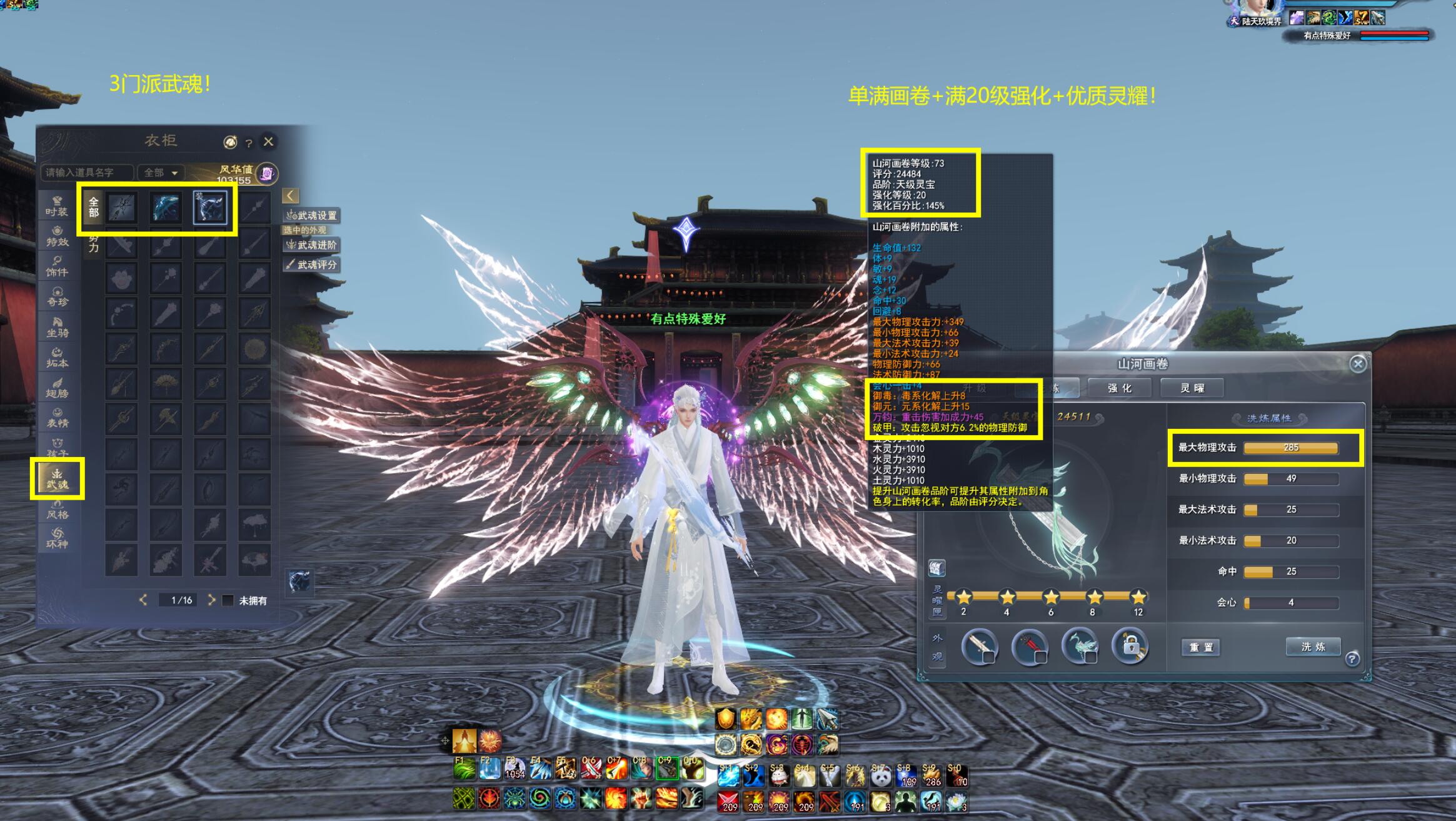Open the 时装 fashion category
The width and height of the screenshot is (1456, 821).
point(57,206)
